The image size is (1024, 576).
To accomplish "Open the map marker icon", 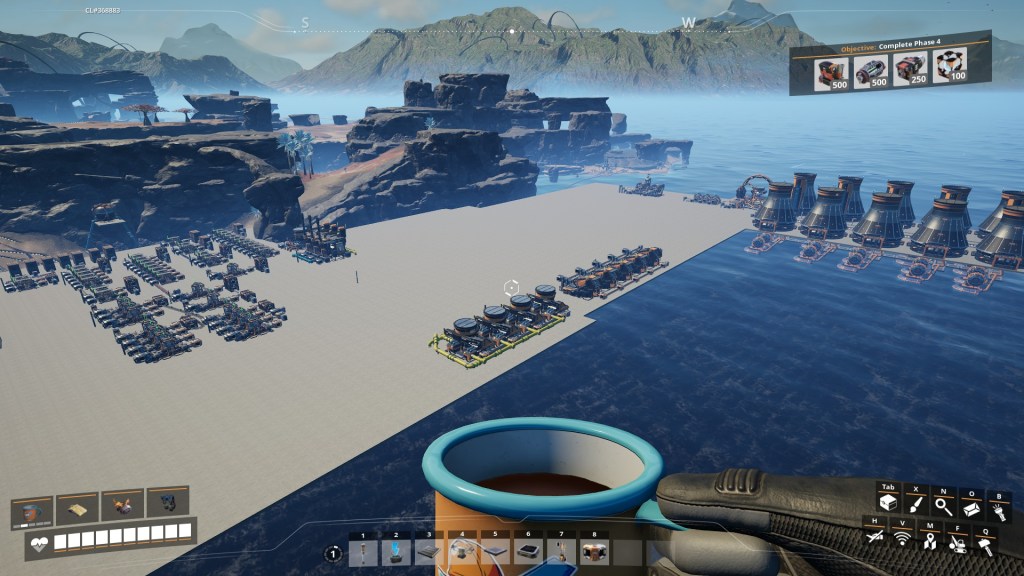I will point(930,541).
